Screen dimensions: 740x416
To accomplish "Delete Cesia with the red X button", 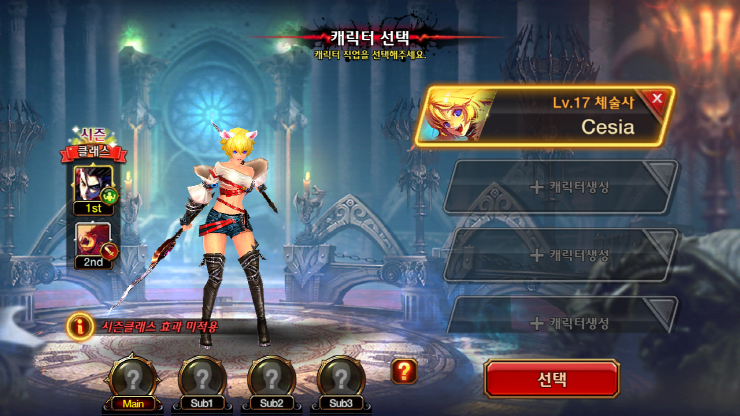I will (657, 99).
